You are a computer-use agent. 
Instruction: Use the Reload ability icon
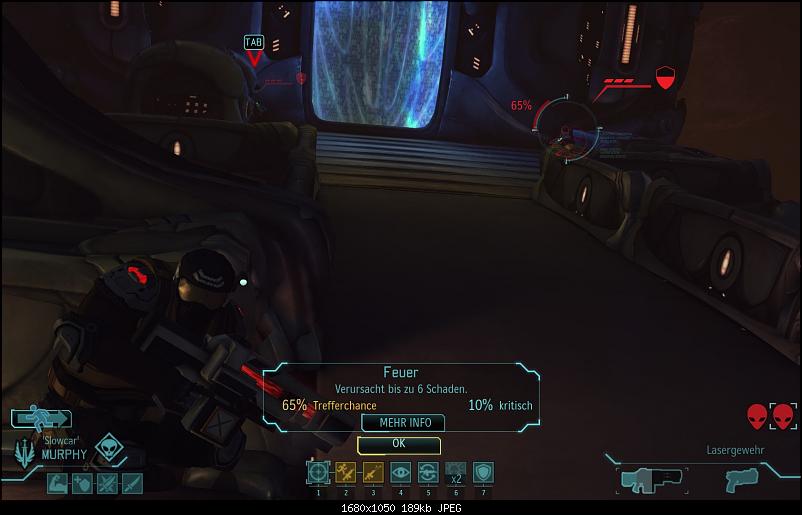428,472
